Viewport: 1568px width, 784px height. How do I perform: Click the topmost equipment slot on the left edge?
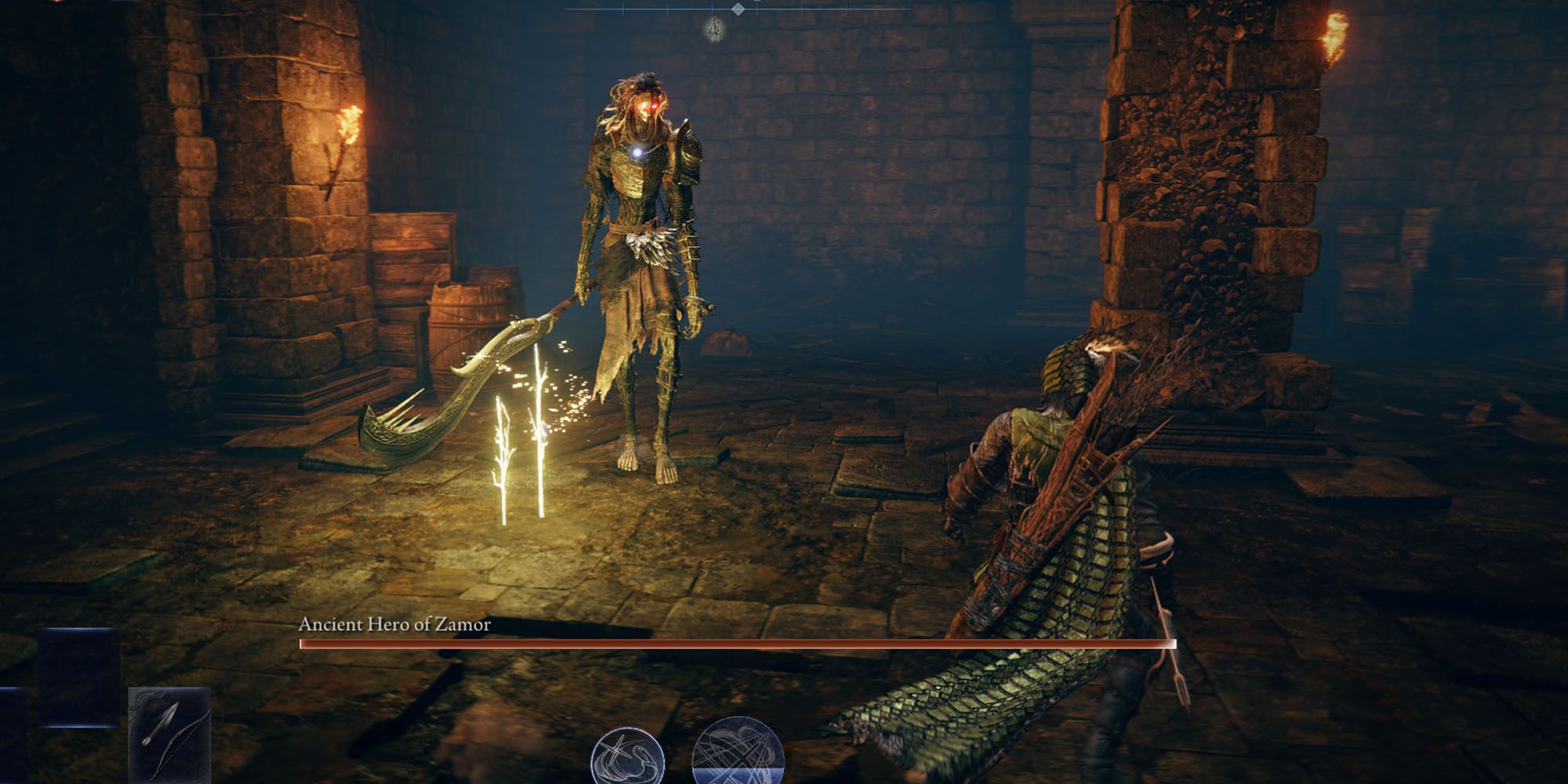[78, 676]
